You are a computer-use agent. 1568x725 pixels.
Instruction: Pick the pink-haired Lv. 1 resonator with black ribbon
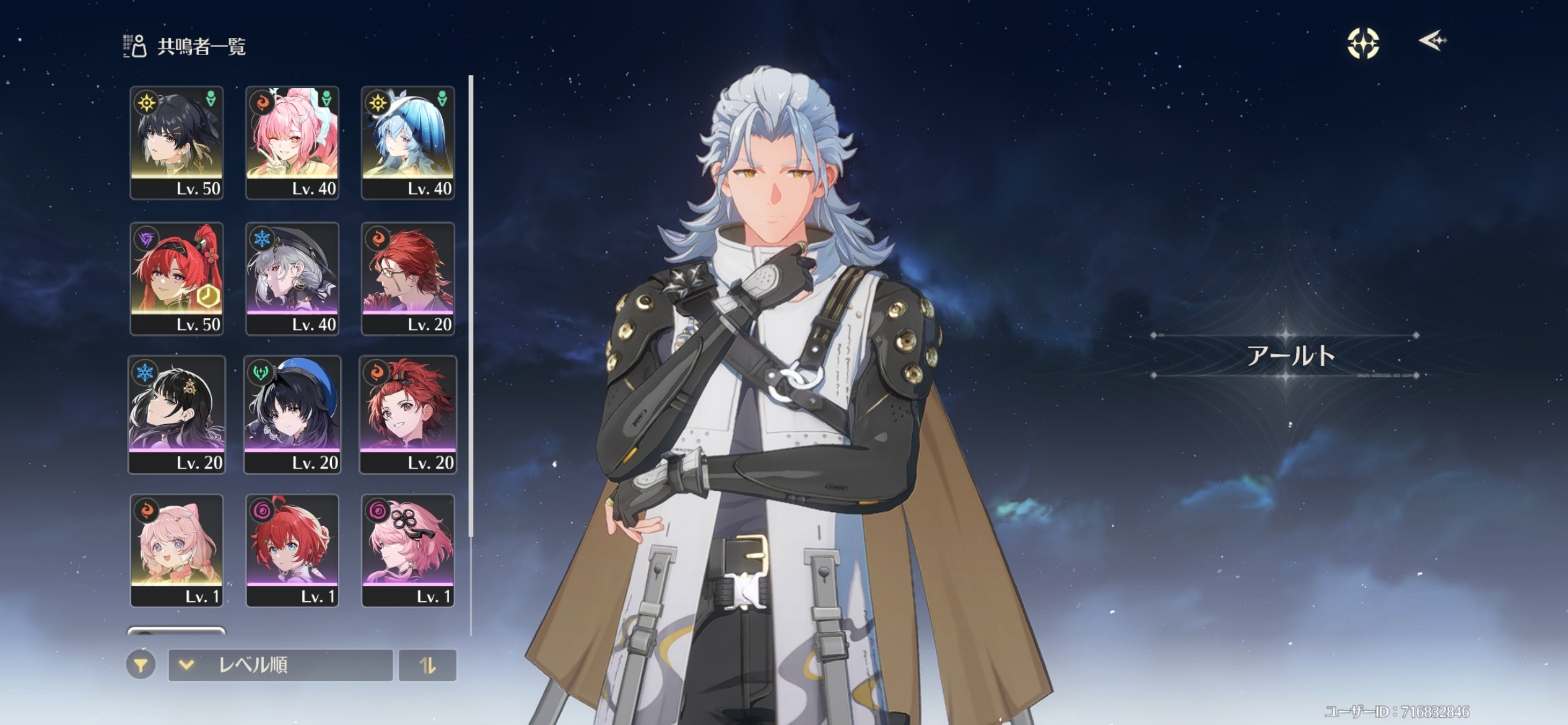[x=408, y=550]
